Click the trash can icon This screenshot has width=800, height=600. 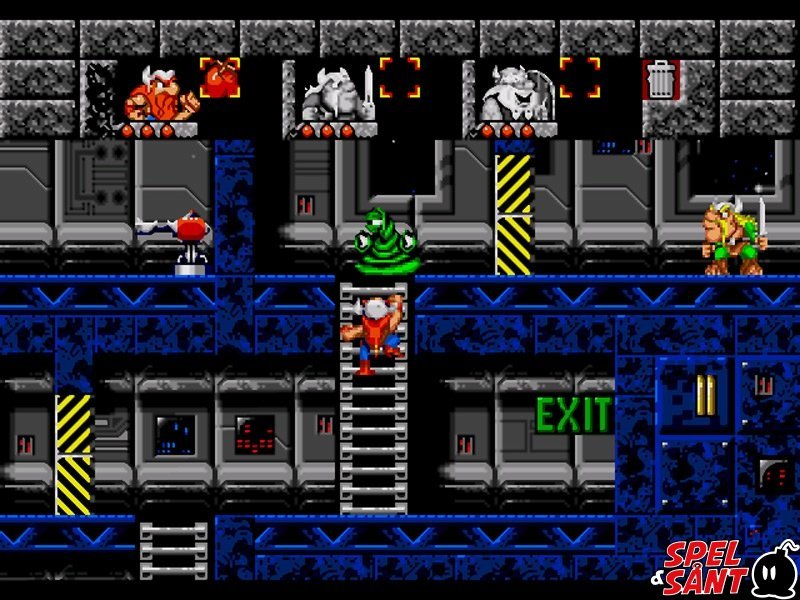(x=661, y=79)
